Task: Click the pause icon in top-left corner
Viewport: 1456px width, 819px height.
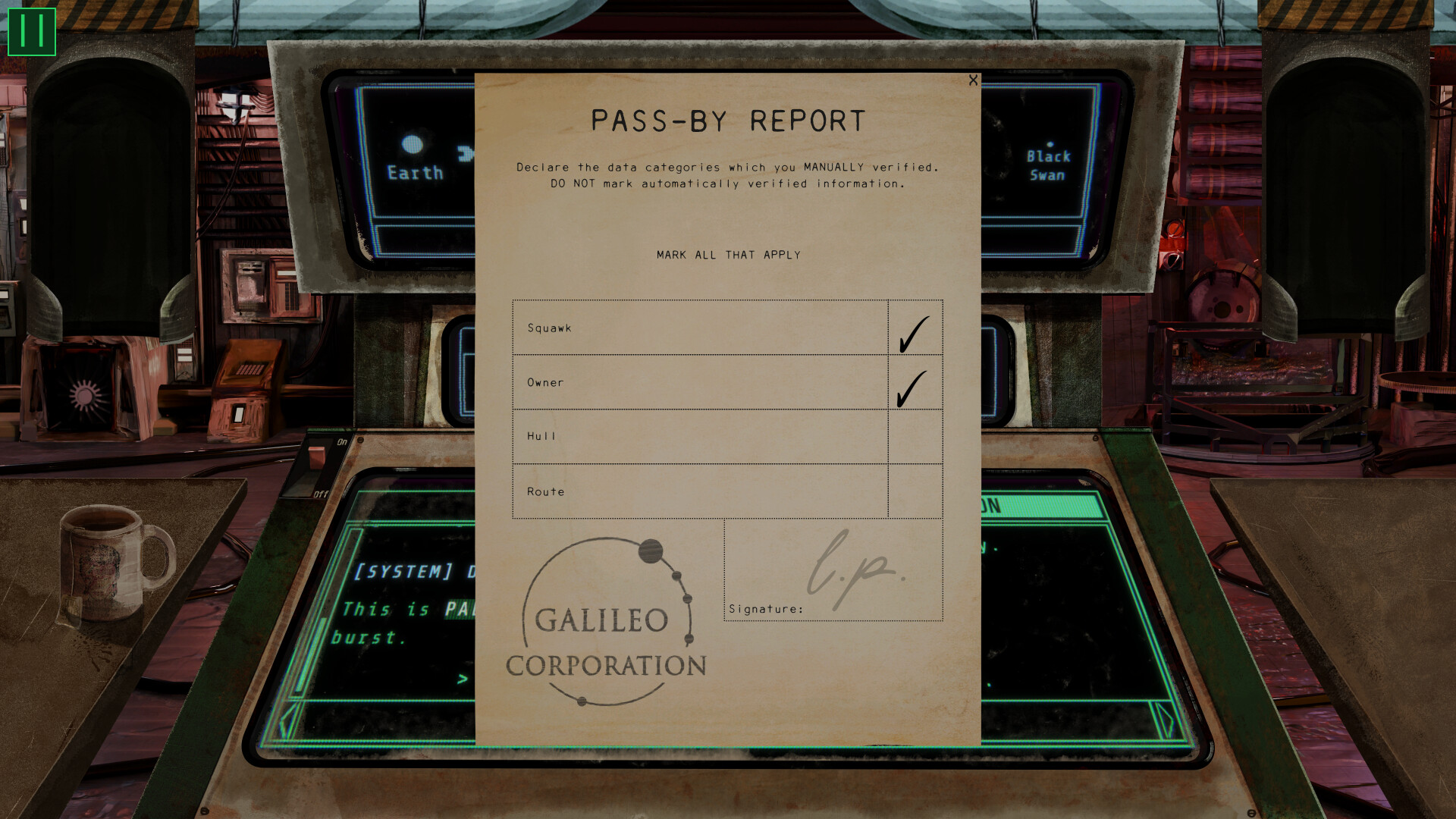Action: tap(30, 30)
